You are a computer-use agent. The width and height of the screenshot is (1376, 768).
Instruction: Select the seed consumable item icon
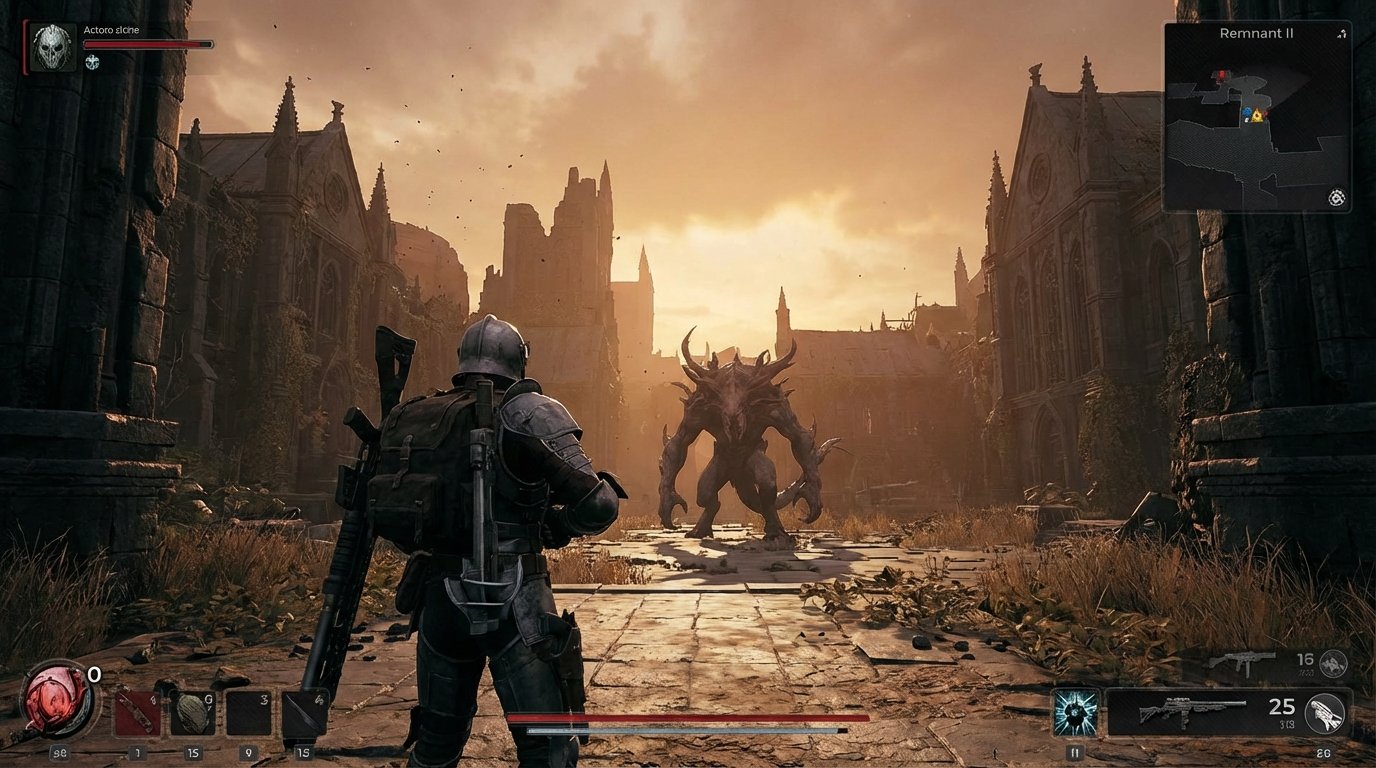pos(193,710)
